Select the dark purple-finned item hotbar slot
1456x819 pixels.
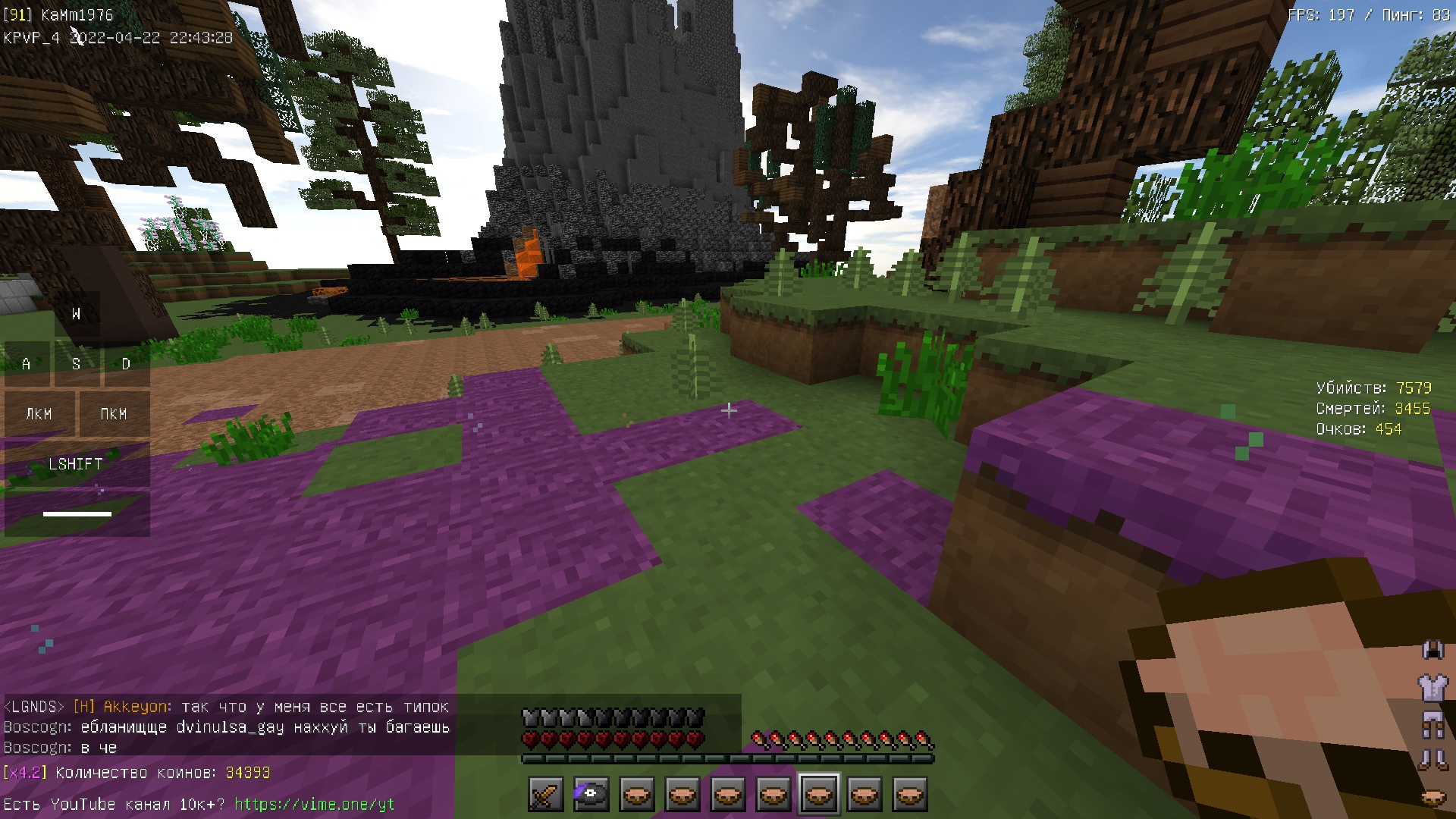point(591,795)
